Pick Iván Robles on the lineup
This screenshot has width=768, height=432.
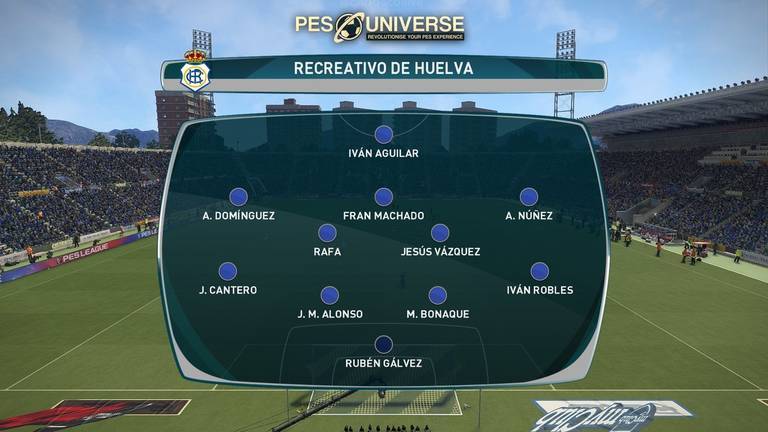[x=540, y=271]
